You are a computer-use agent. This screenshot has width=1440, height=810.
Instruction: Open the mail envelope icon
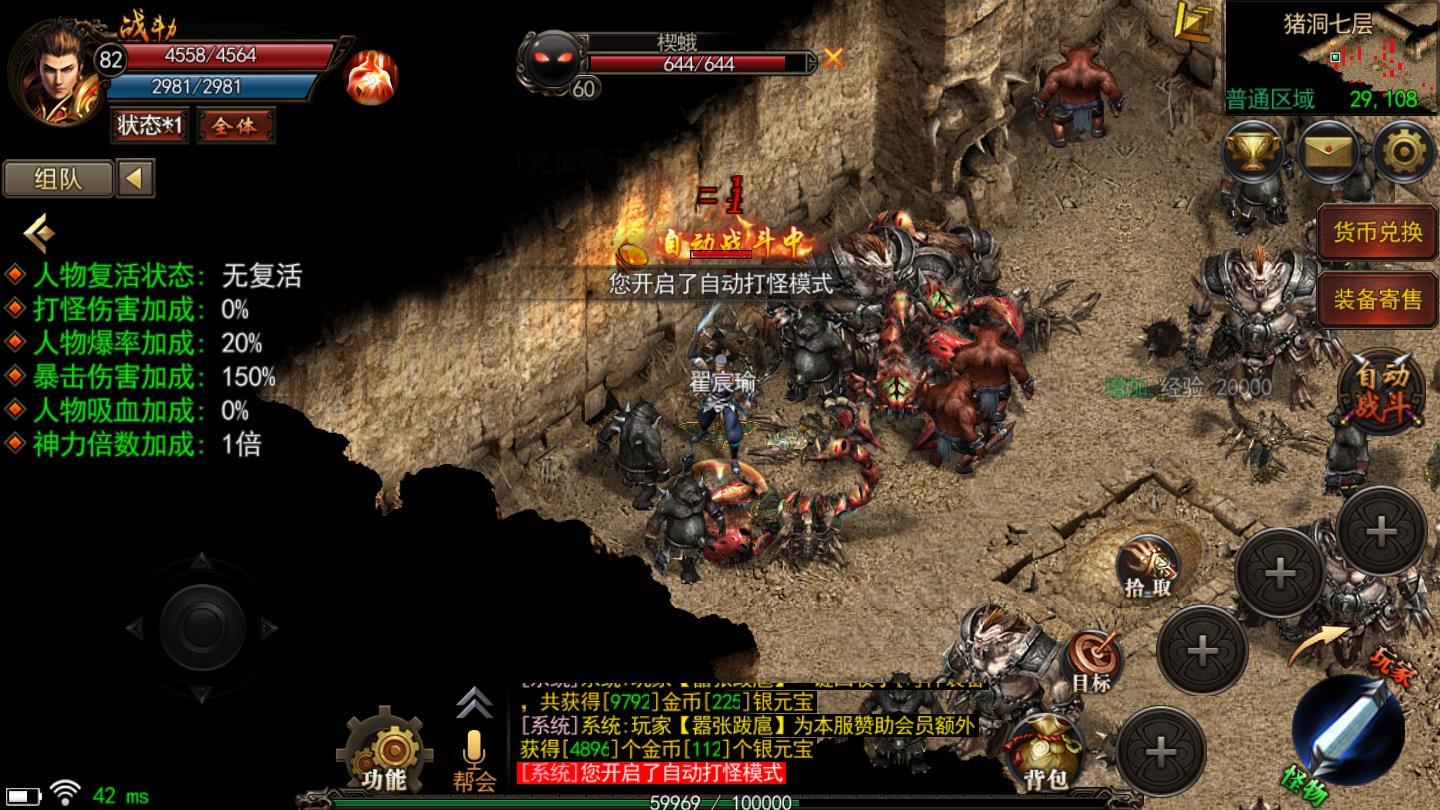(1329, 152)
